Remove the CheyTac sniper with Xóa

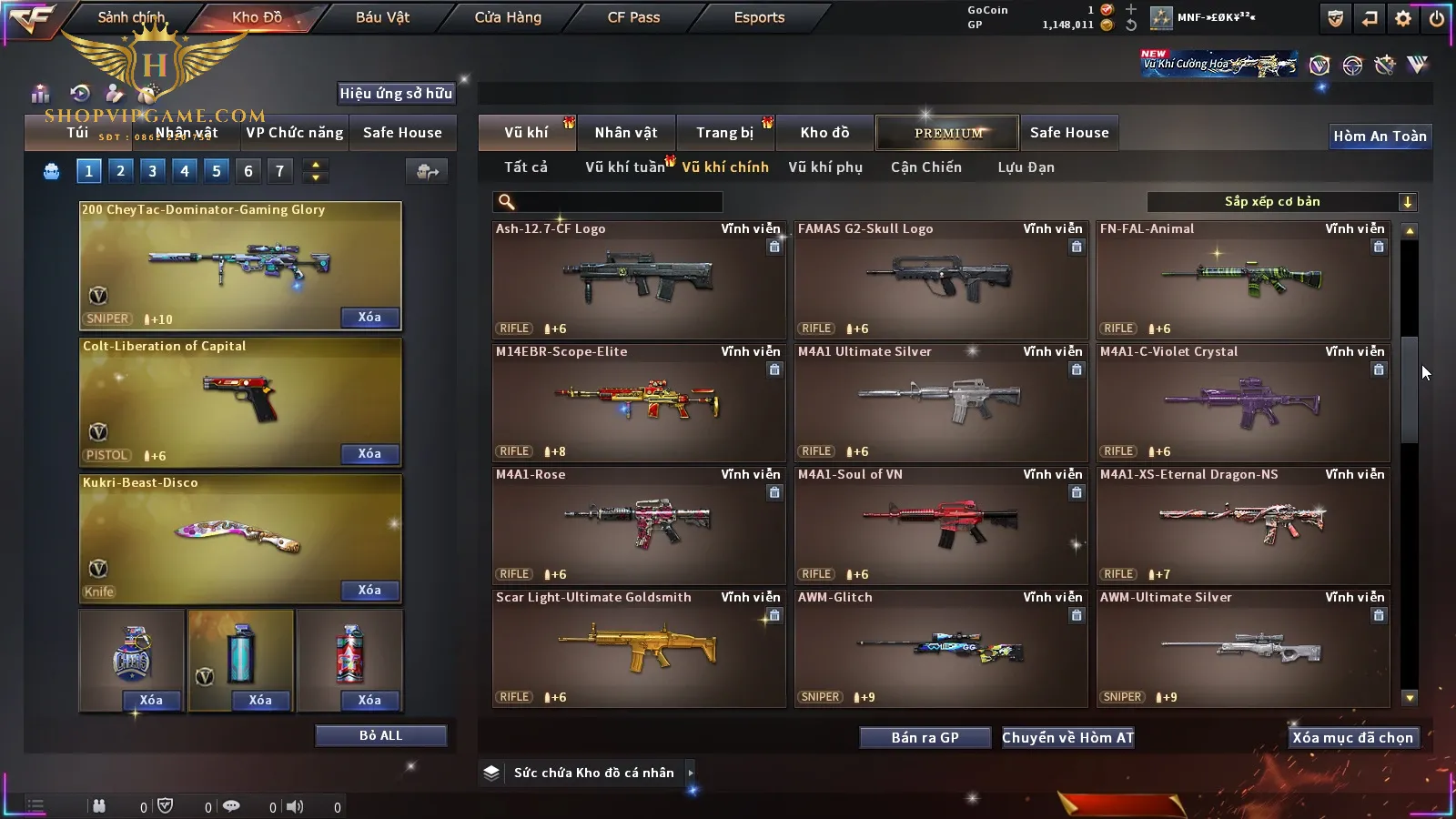pyautogui.click(x=369, y=318)
